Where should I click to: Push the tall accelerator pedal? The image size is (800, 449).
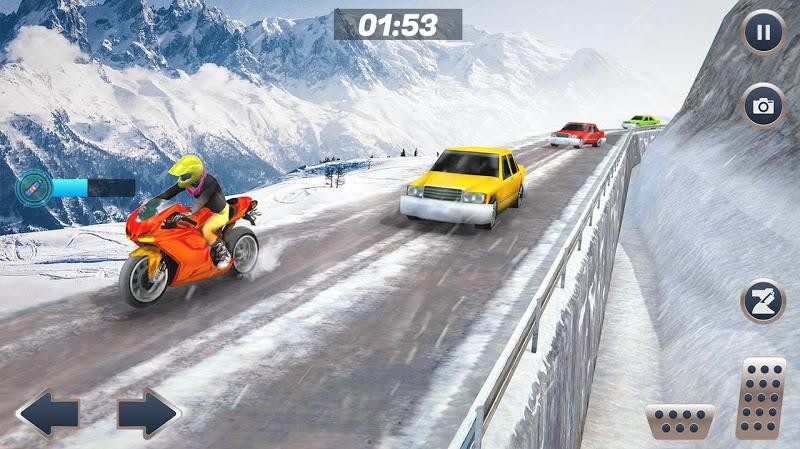[761, 397]
